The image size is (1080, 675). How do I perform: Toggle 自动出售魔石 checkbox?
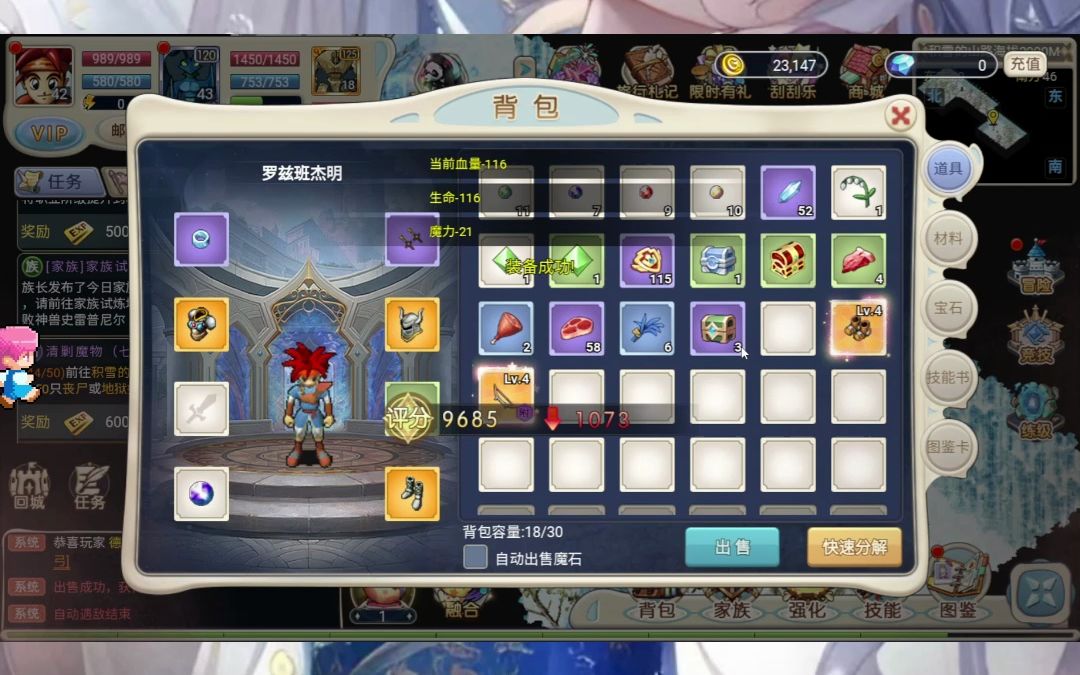(476, 557)
